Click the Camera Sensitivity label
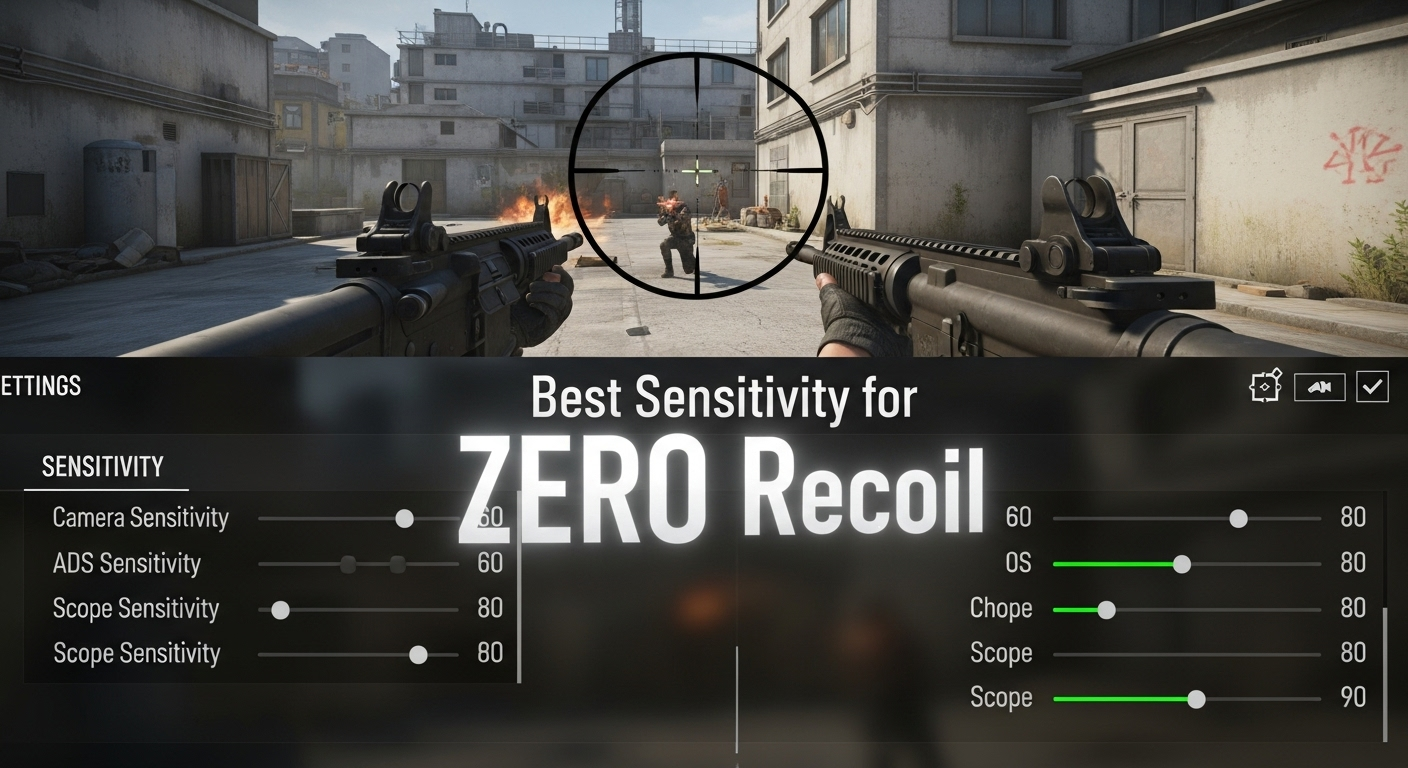The width and height of the screenshot is (1408, 768). 141,518
